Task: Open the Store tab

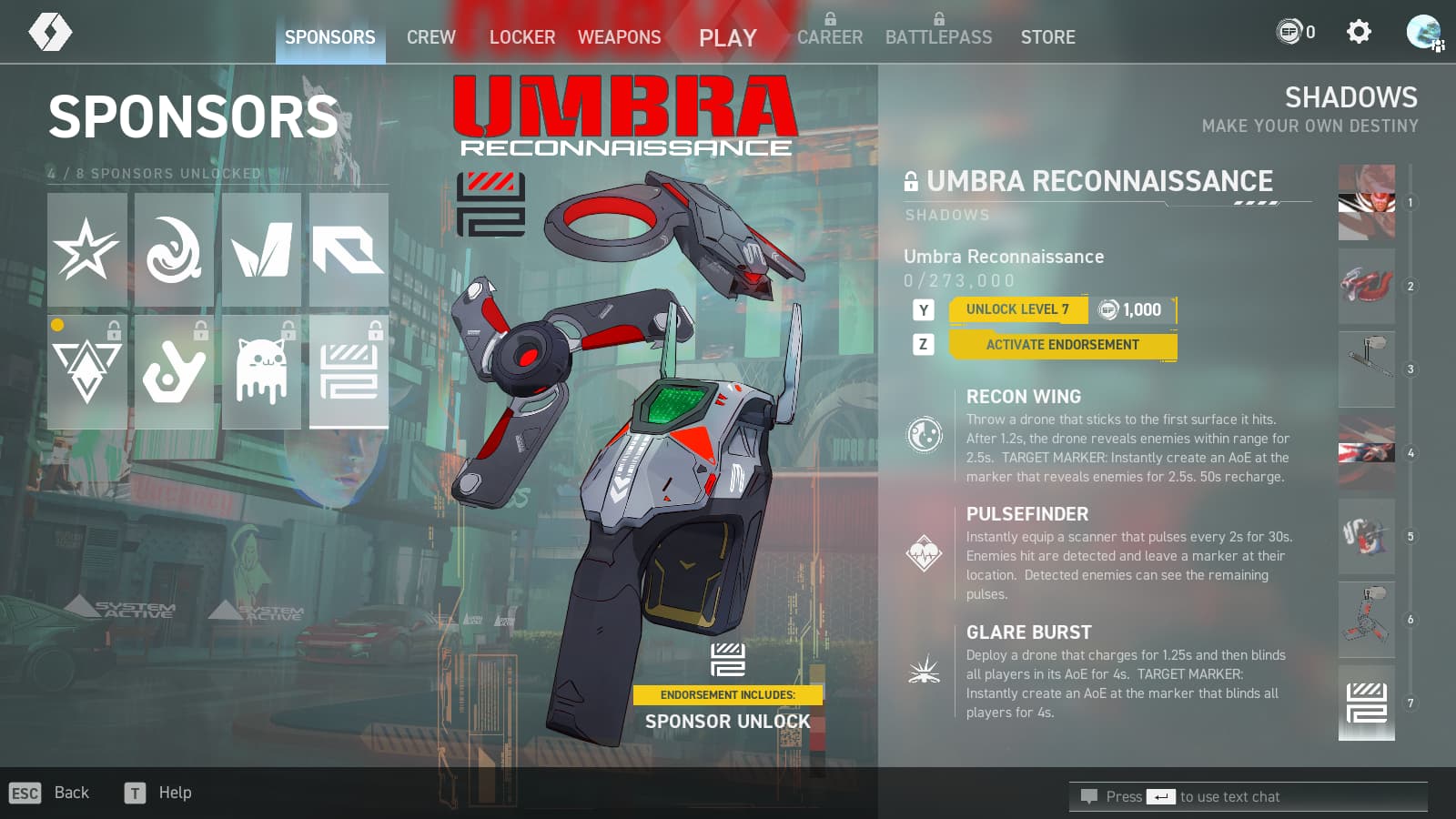Action: (x=1047, y=37)
